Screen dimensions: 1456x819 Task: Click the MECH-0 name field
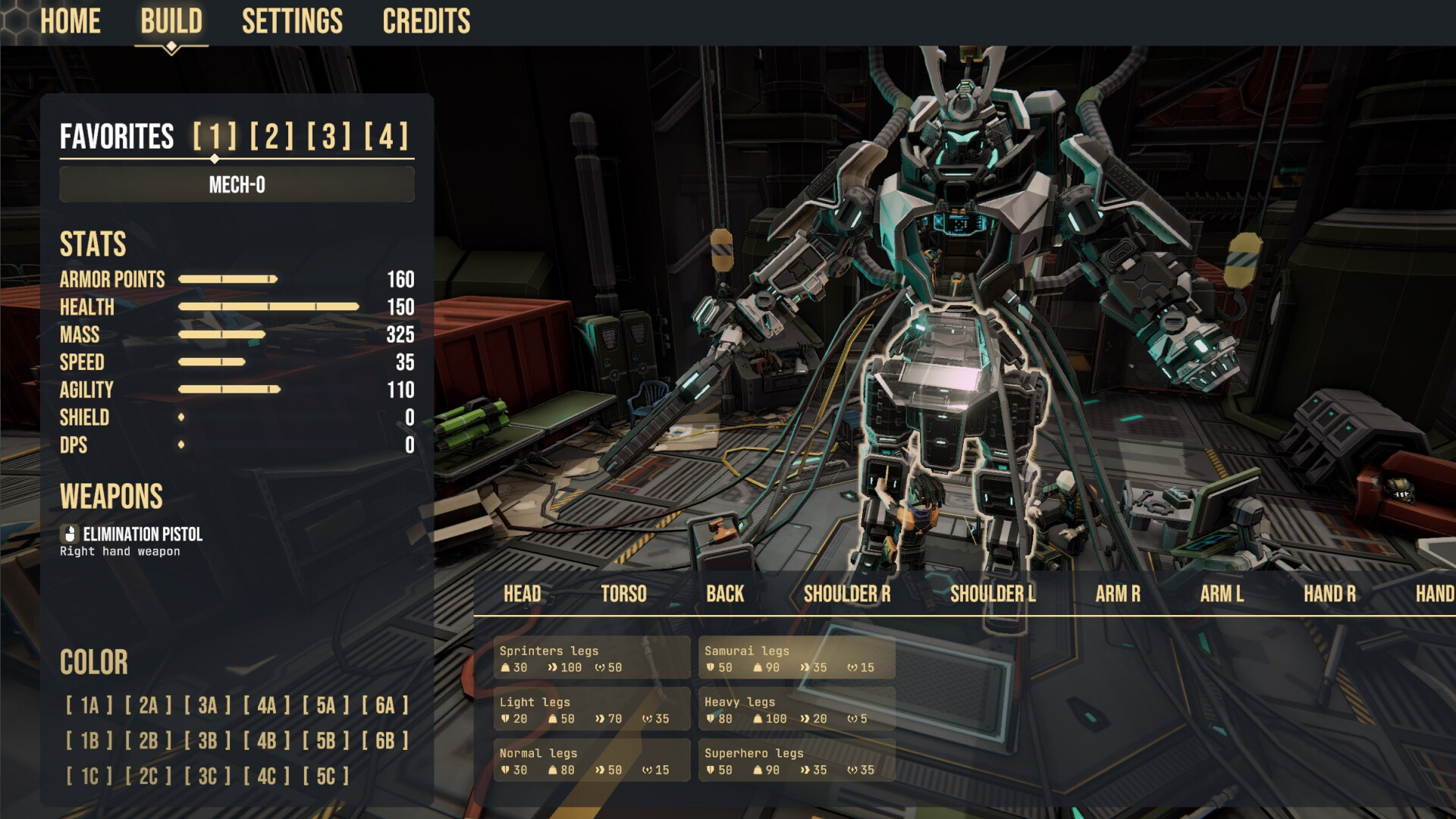[x=237, y=184]
